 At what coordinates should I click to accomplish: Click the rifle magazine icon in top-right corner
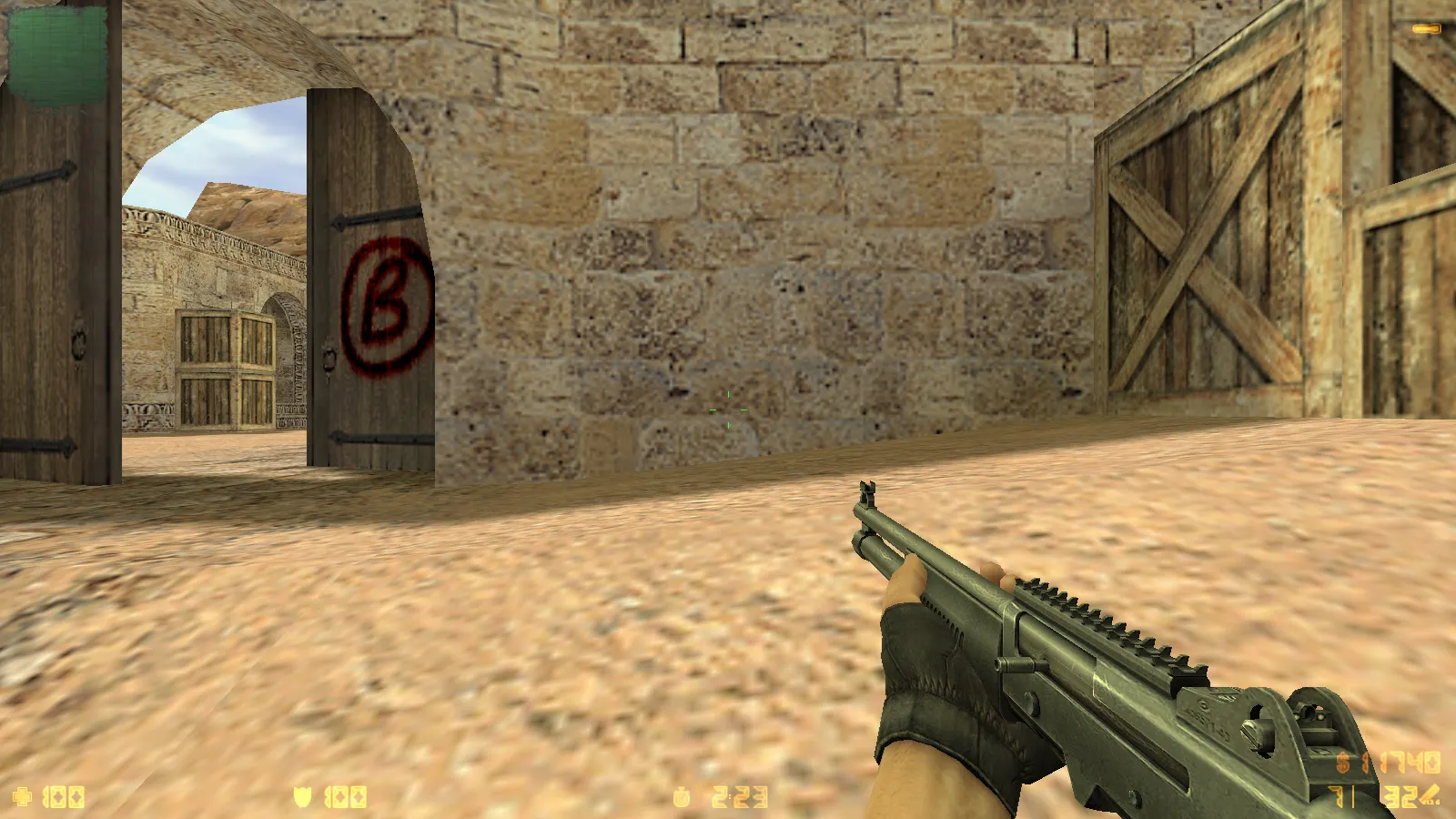(1424, 30)
